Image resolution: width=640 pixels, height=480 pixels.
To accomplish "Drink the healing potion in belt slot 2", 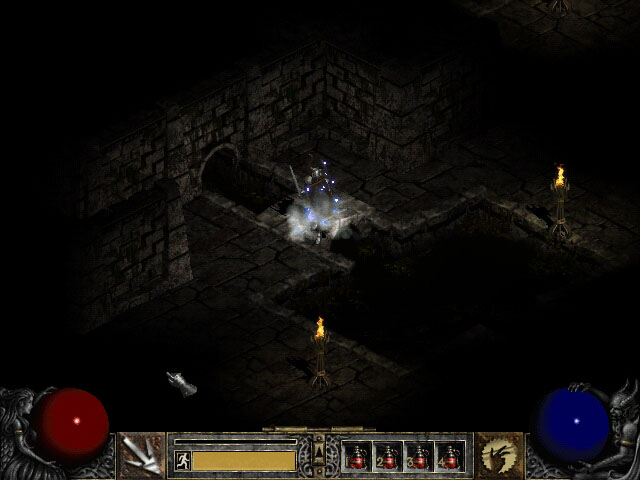I will click(x=388, y=456).
